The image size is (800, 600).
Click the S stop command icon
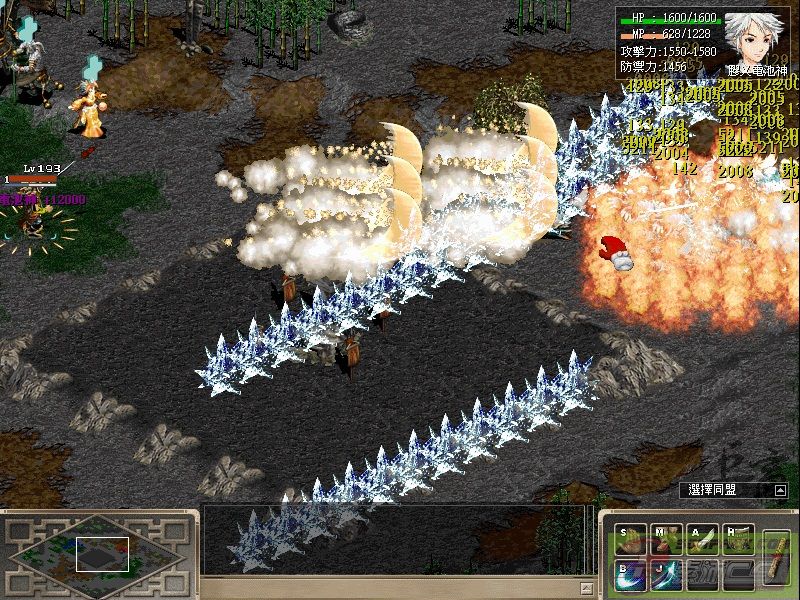(x=631, y=540)
